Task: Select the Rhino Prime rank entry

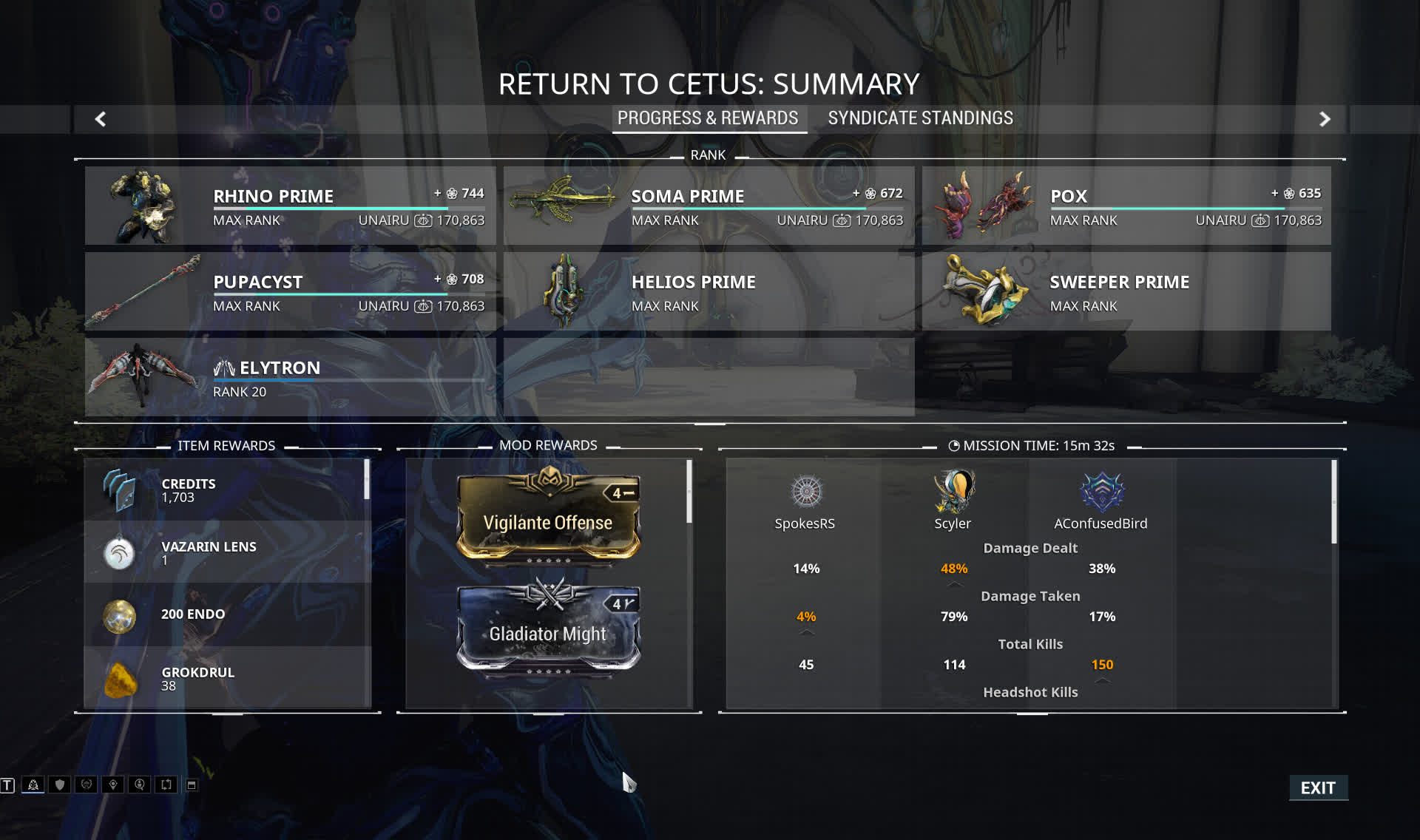Action: (x=290, y=206)
